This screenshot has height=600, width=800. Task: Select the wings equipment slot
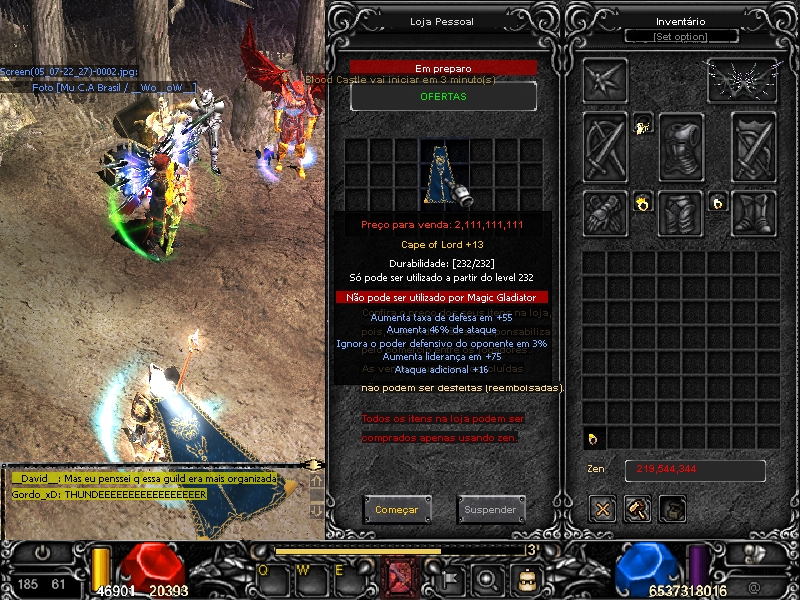(x=743, y=80)
